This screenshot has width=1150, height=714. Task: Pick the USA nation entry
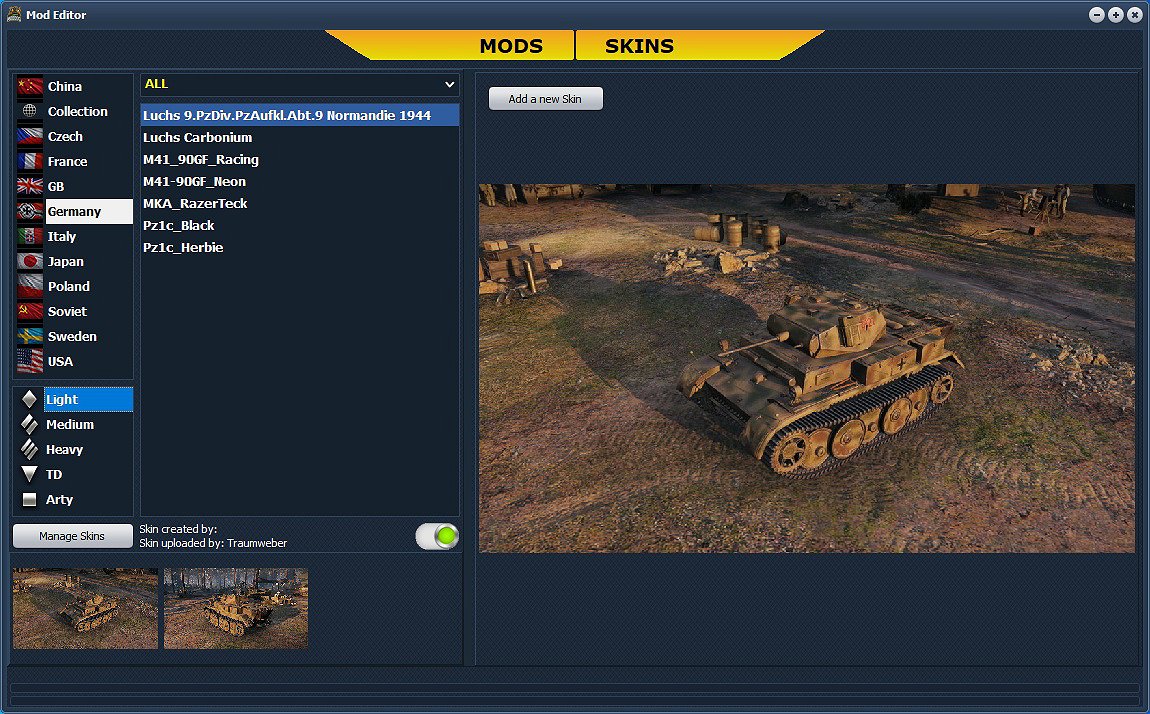(60, 362)
